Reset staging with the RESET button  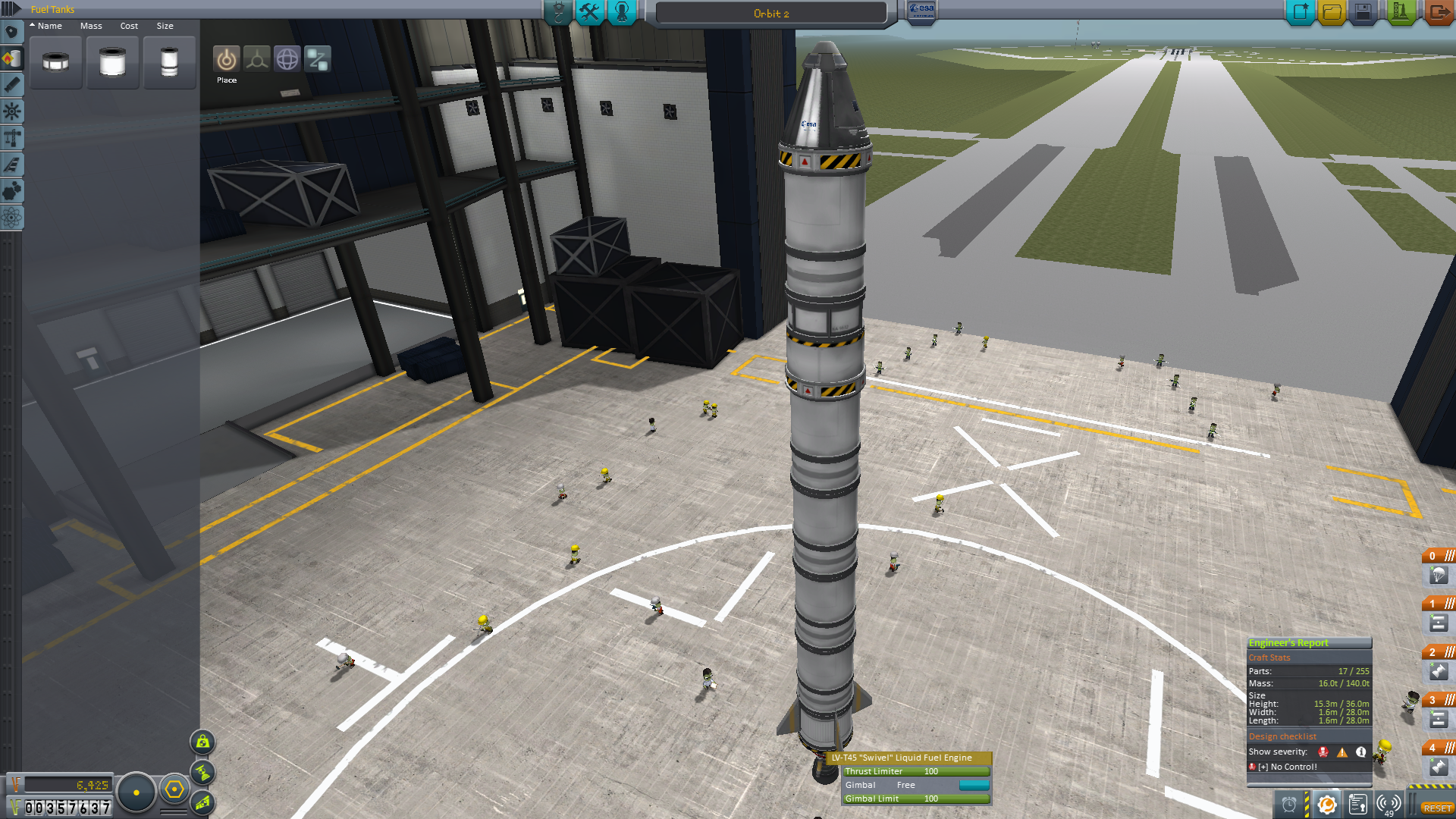(1437, 808)
